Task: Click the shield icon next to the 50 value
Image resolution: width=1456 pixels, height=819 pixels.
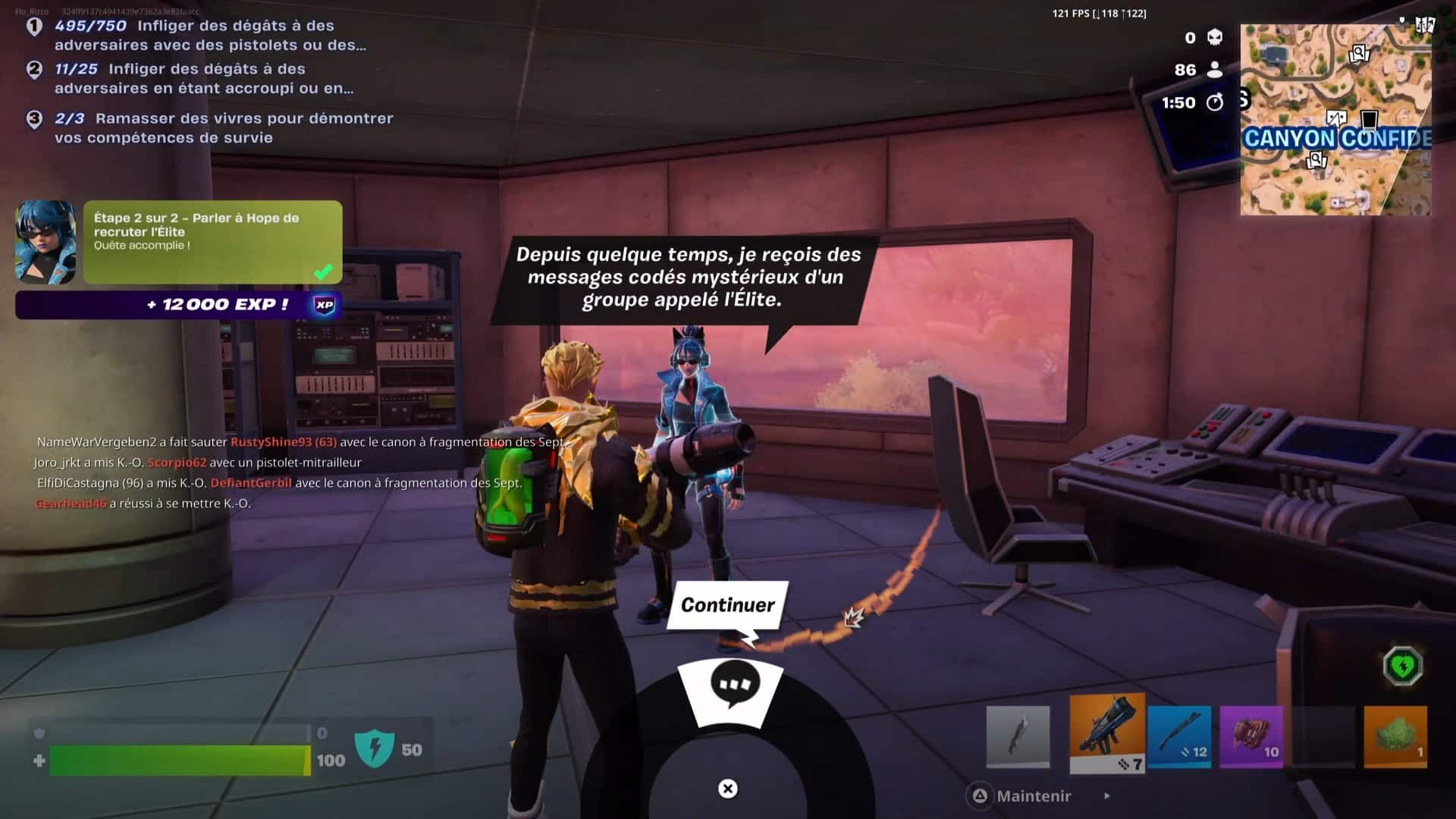Action: coord(377,747)
